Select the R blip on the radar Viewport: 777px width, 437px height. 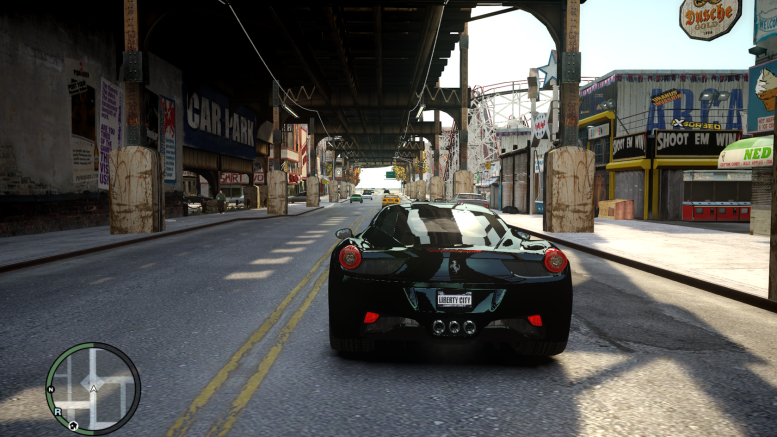tap(58, 411)
